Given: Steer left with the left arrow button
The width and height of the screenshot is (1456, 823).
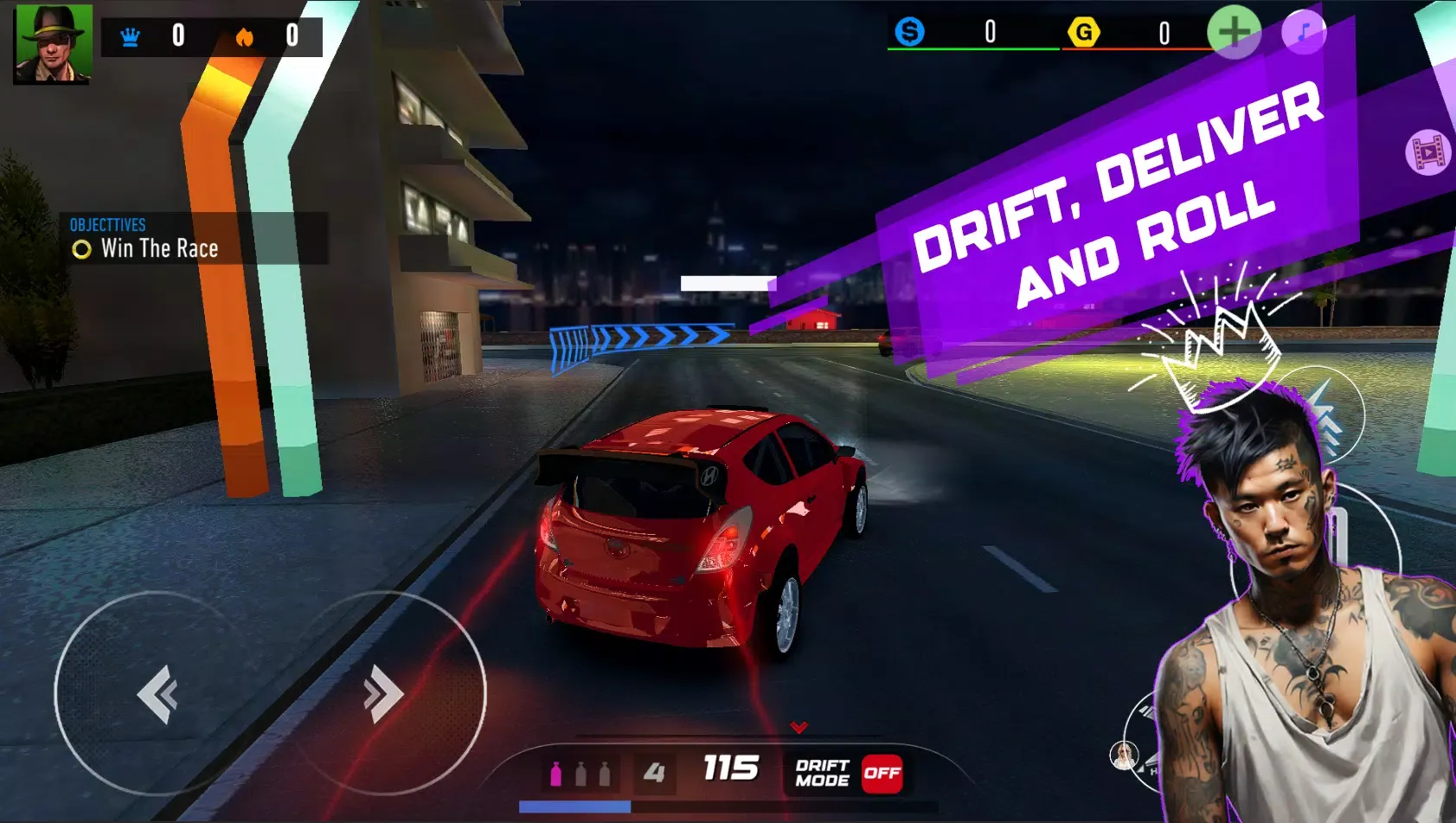Looking at the screenshot, I should coord(157,693).
